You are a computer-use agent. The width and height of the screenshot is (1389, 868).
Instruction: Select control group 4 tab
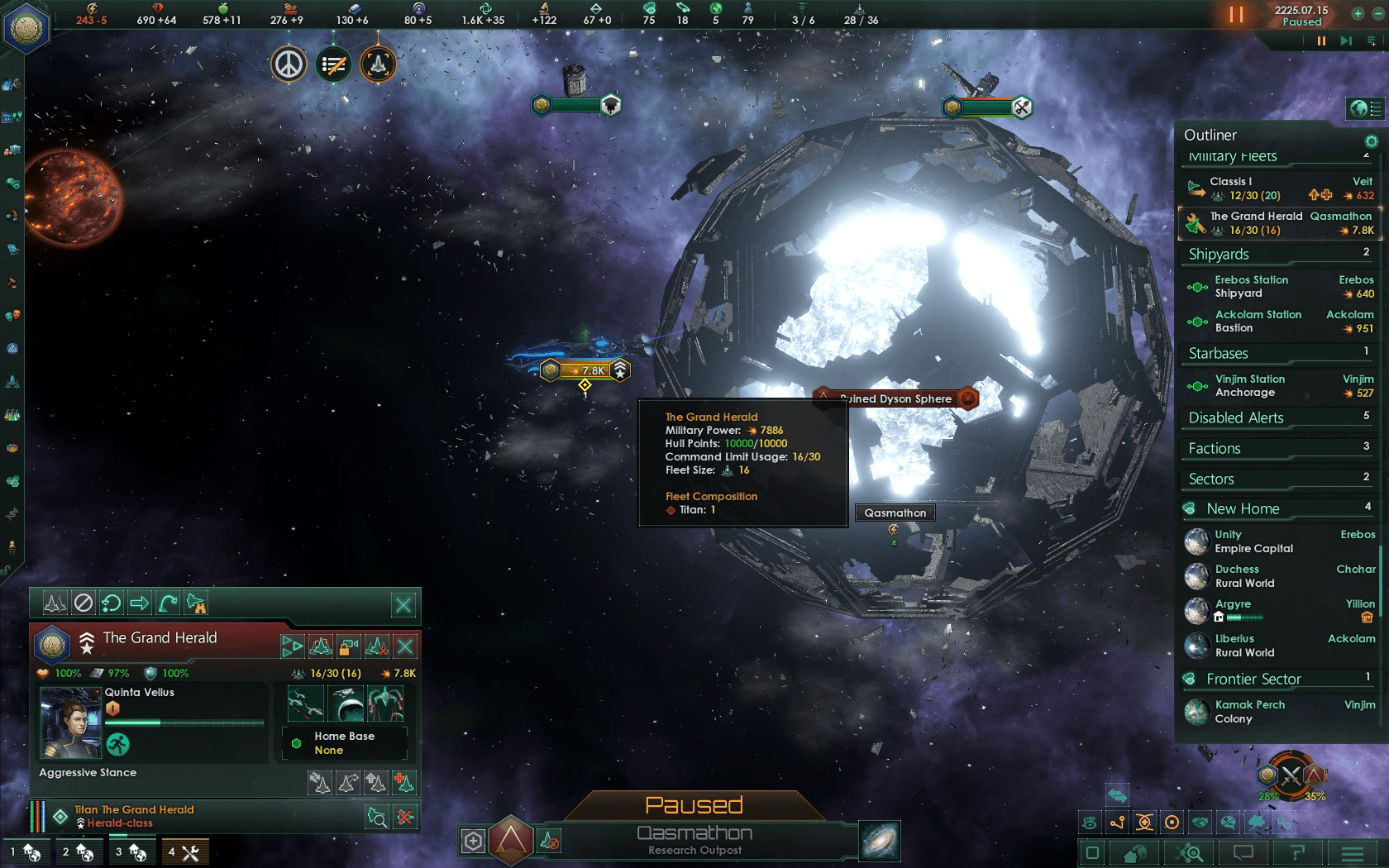click(x=184, y=852)
